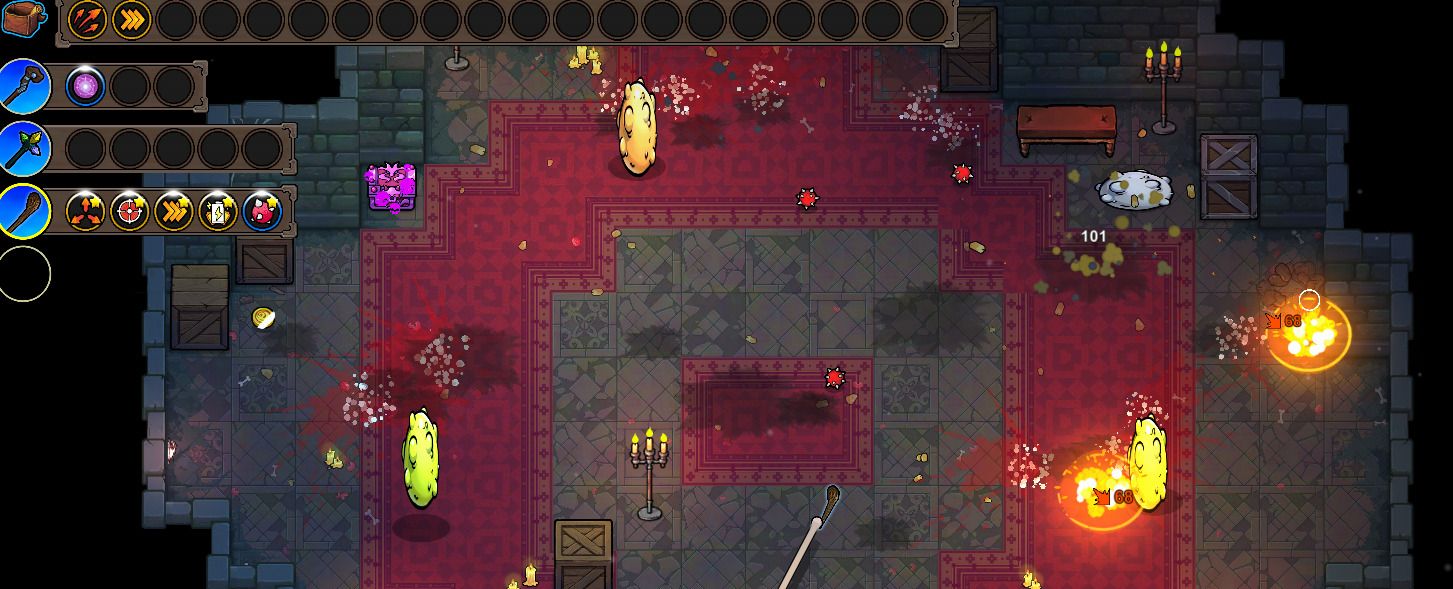Pick the starred chevrons spell on the wooden staff
This screenshot has width=1453, height=589.
pos(174,211)
